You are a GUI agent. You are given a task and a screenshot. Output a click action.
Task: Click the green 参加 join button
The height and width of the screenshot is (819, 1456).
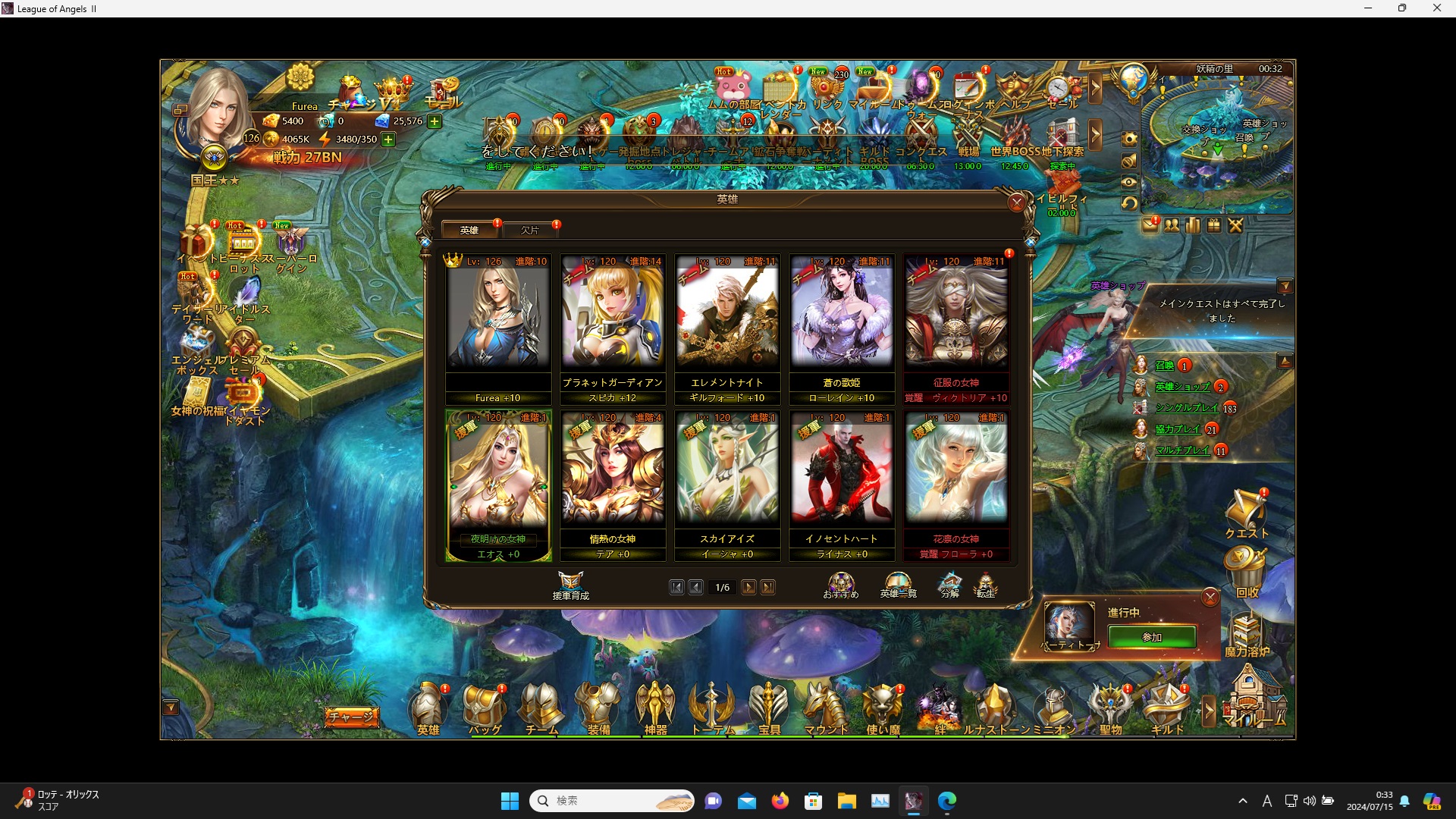1152,637
